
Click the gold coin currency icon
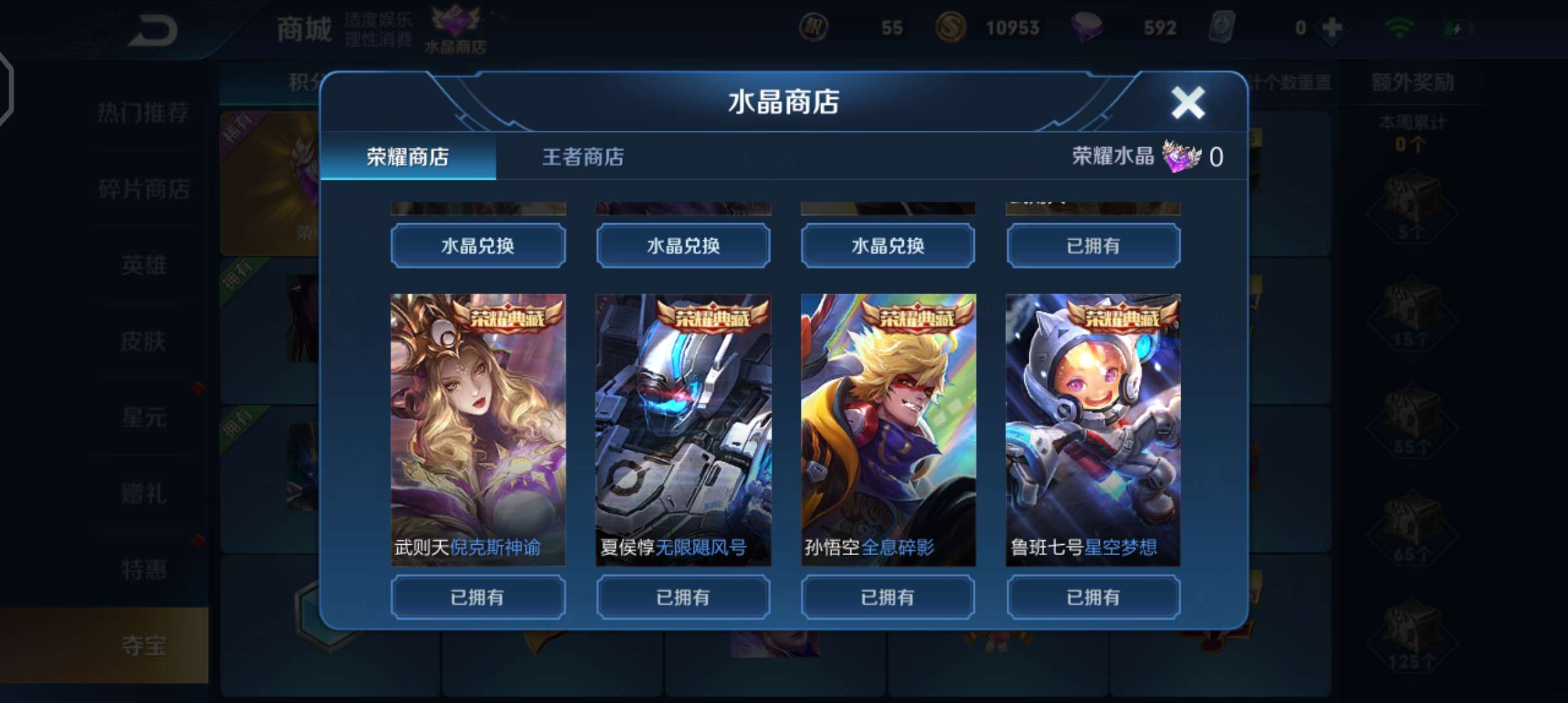(950, 27)
